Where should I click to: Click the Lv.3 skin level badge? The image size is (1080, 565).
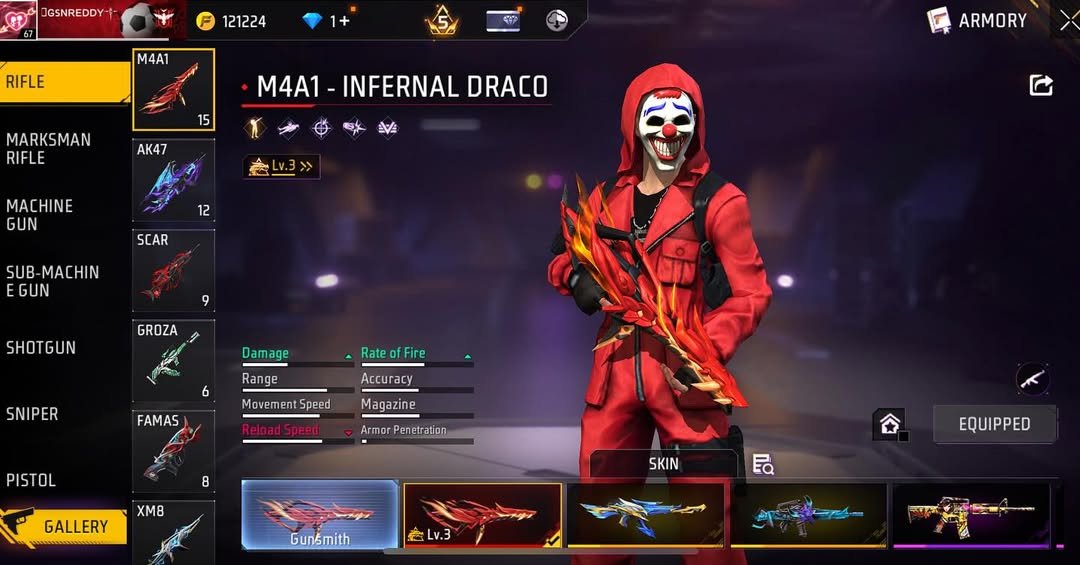point(282,167)
